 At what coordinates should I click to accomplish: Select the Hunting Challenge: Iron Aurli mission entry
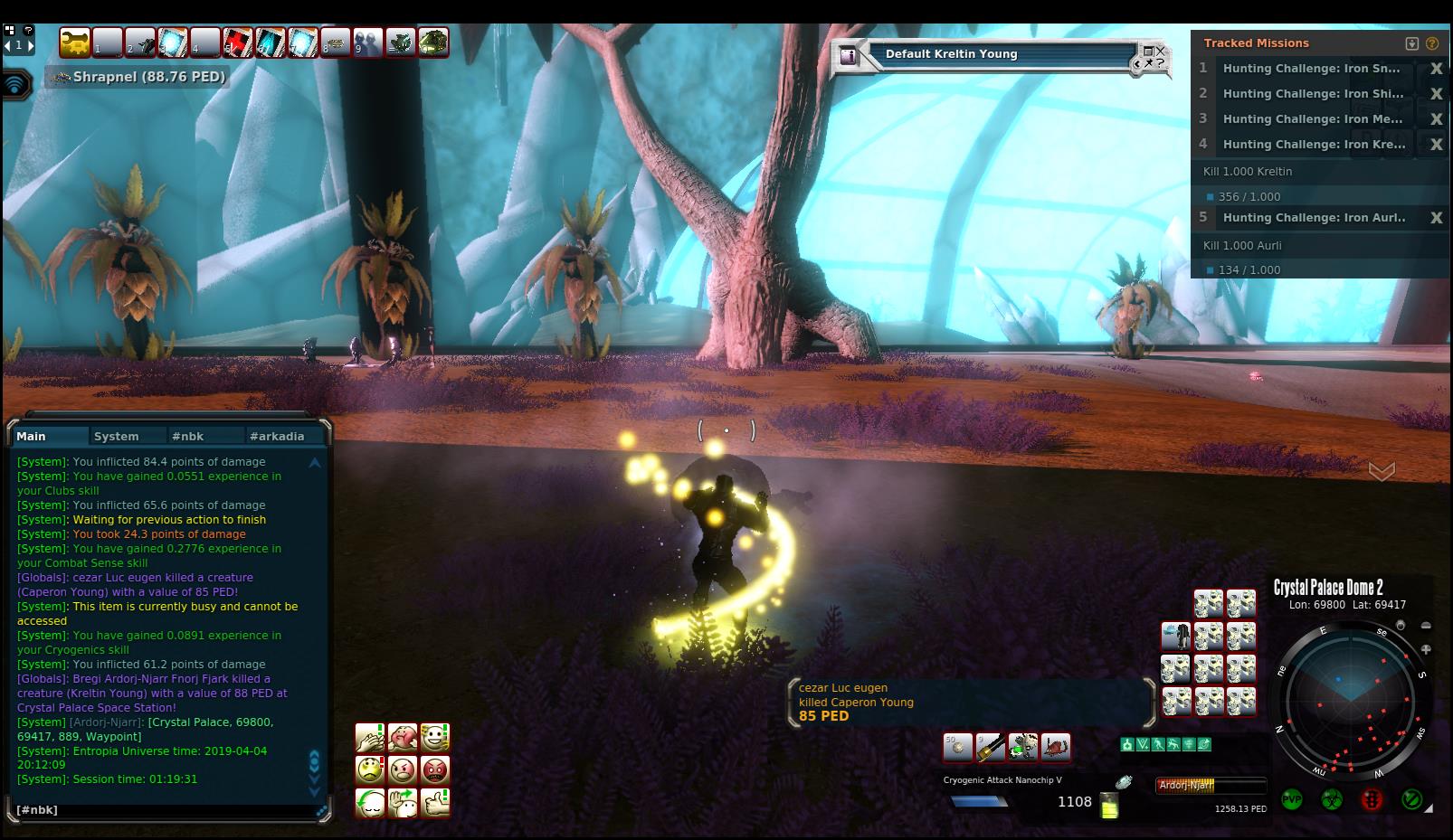[1314, 218]
